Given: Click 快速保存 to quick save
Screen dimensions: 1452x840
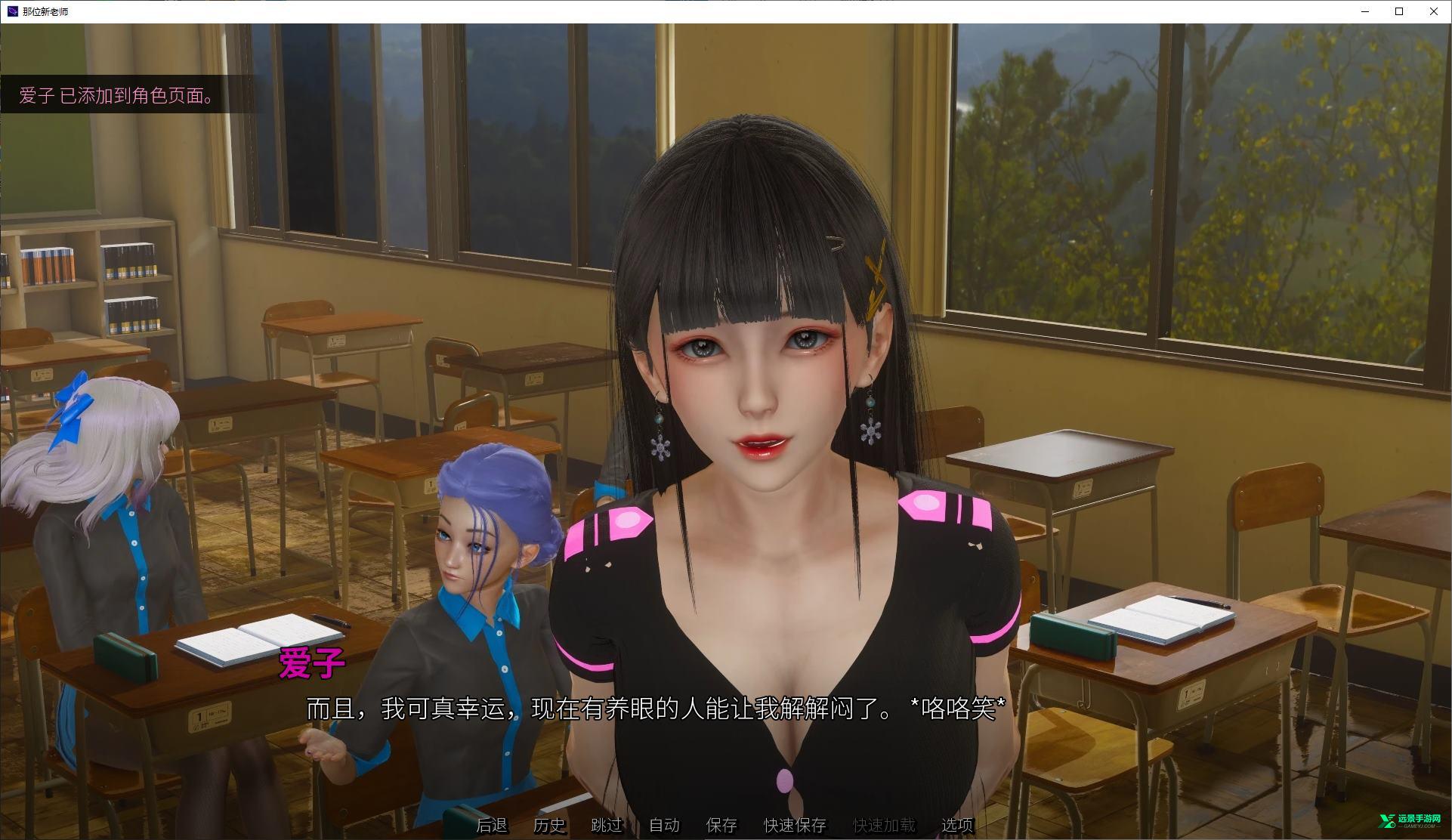Looking at the screenshot, I should coord(795,825).
